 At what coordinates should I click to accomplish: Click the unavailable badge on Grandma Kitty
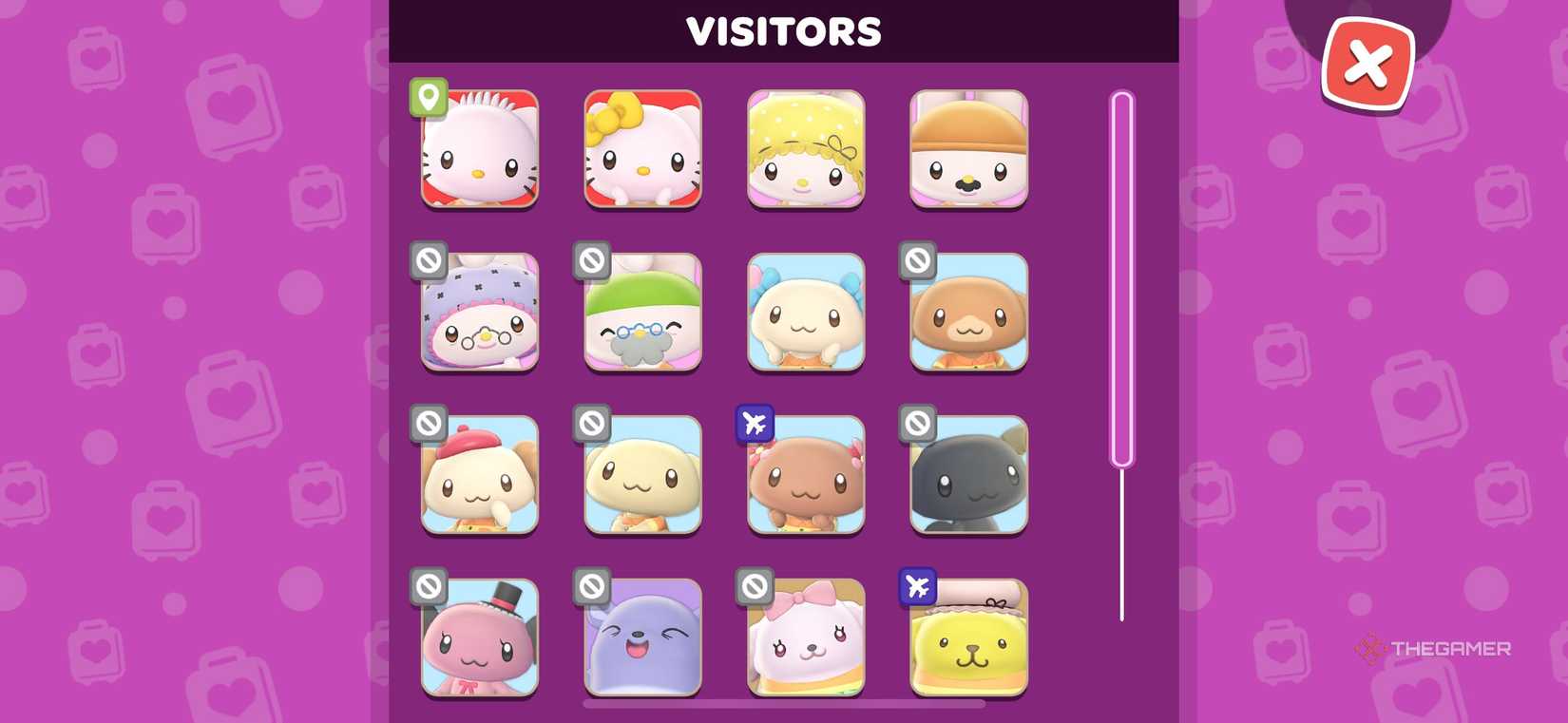pyautogui.click(x=428, y=261)
